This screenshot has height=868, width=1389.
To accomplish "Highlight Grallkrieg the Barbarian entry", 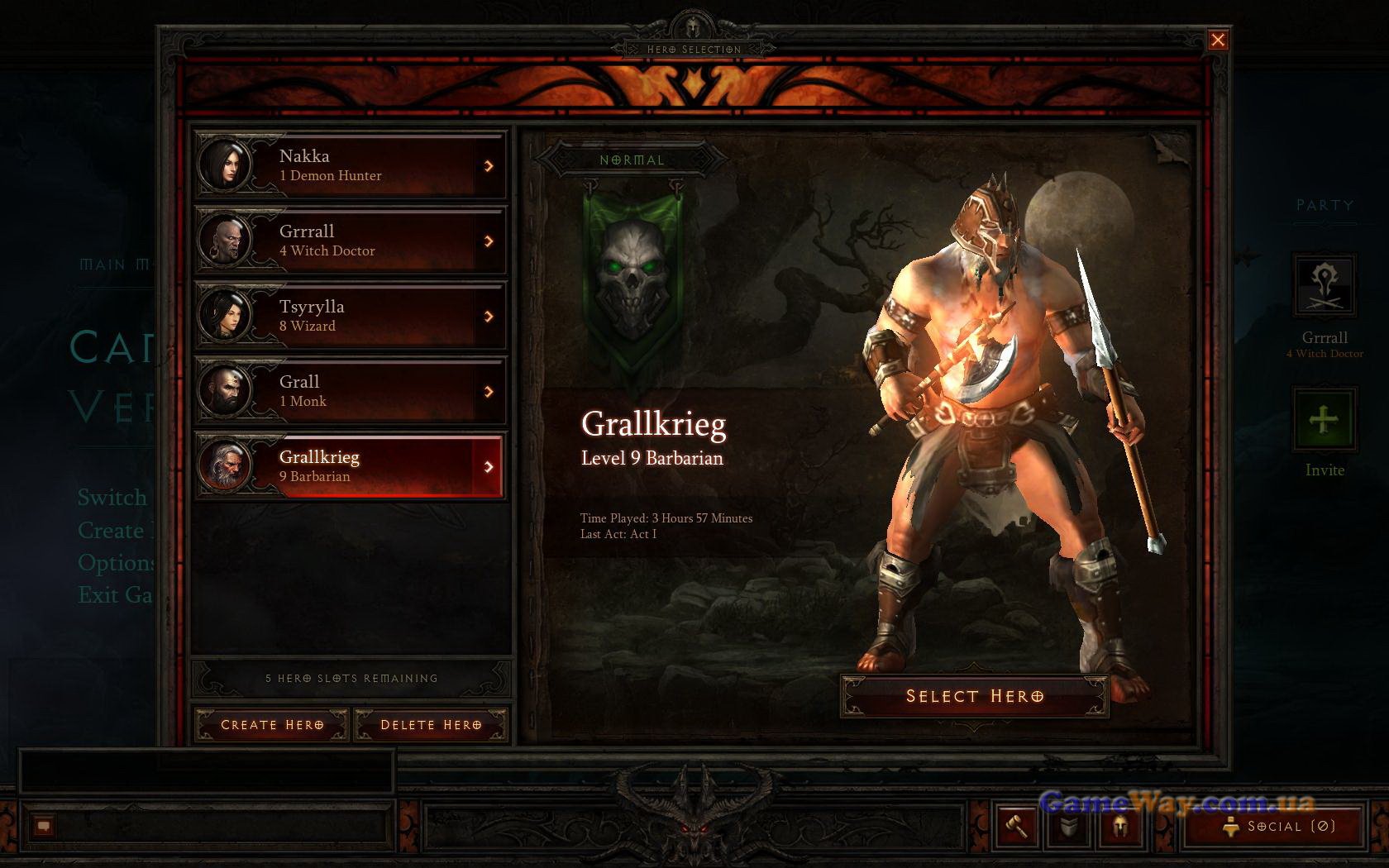I will click(351, 466).
